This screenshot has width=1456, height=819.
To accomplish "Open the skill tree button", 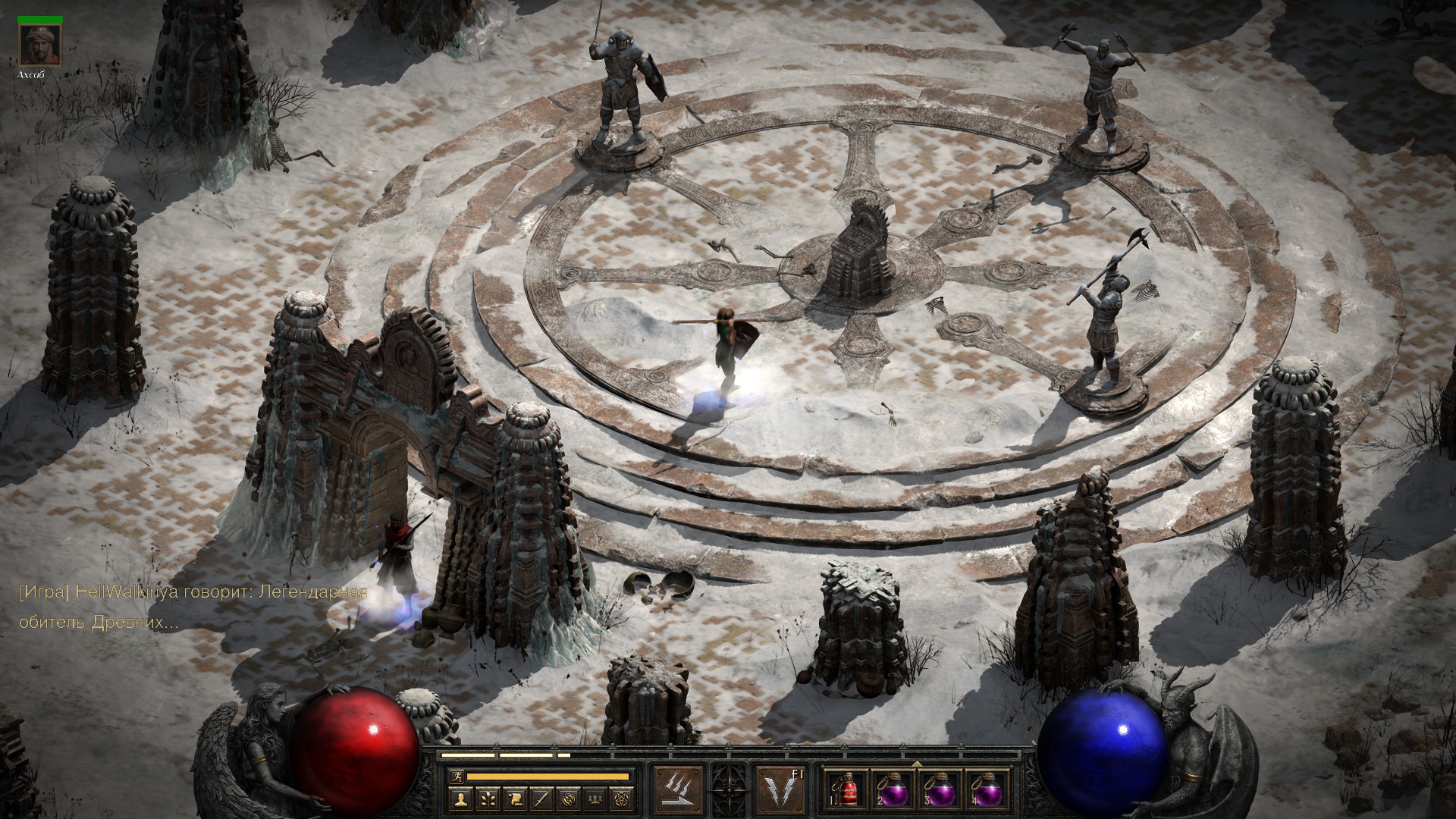I will pos(487,798).
